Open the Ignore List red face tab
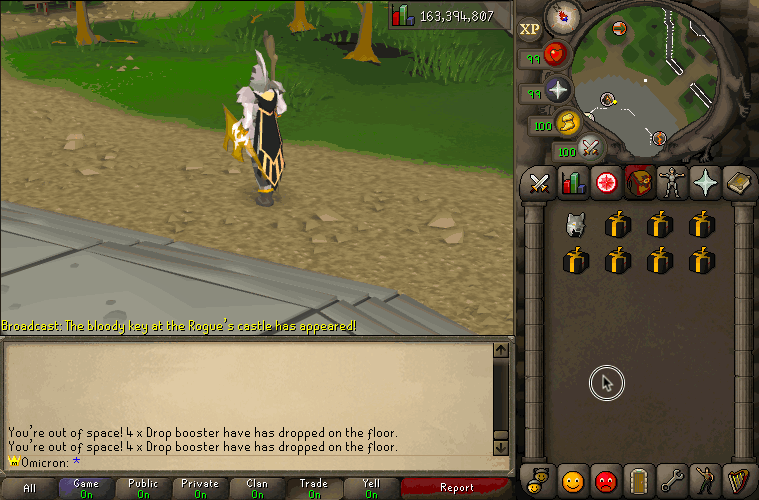Image resolution: width=759 pixels, height=500 pixels. pyautogui.click(x=605, y=479)
